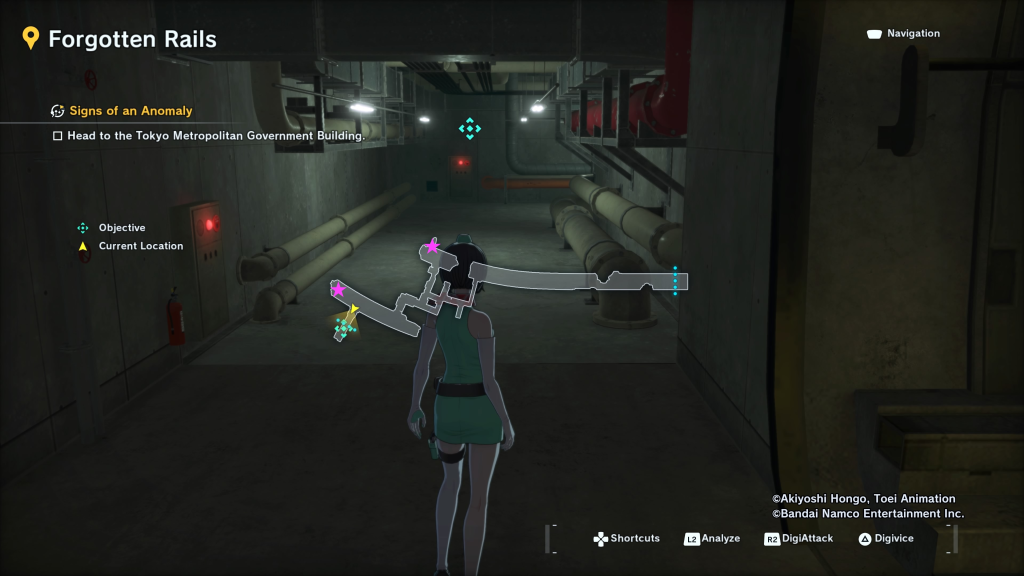Select the floating cyan objective waypoint marker
Viewport: 1024px width, 576px height.
[x=469, y=128]
